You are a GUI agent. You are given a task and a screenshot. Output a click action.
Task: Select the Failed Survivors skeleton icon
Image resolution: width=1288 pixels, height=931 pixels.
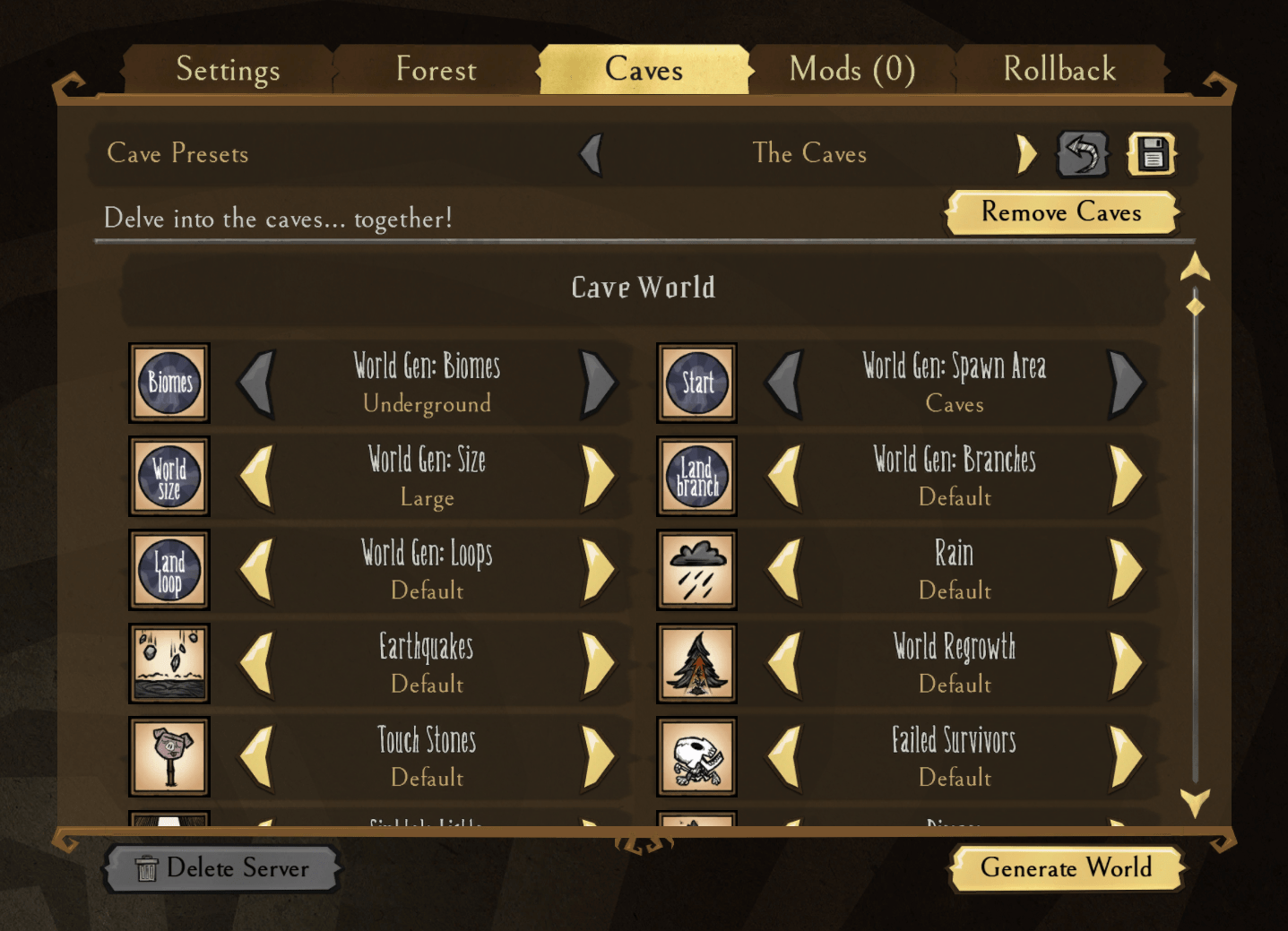coord(696,757)
